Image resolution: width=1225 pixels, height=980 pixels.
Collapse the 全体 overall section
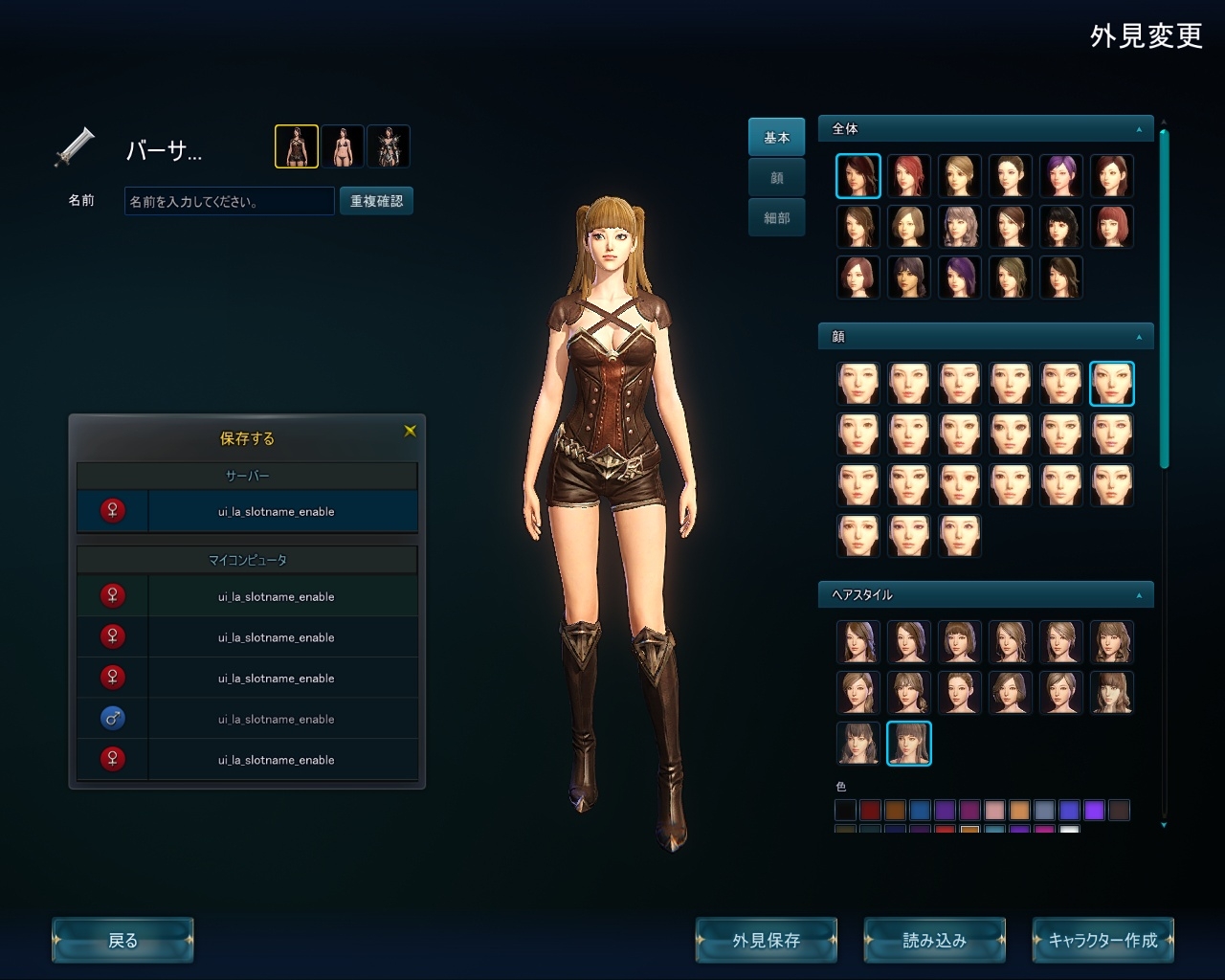pos(1139,129)
